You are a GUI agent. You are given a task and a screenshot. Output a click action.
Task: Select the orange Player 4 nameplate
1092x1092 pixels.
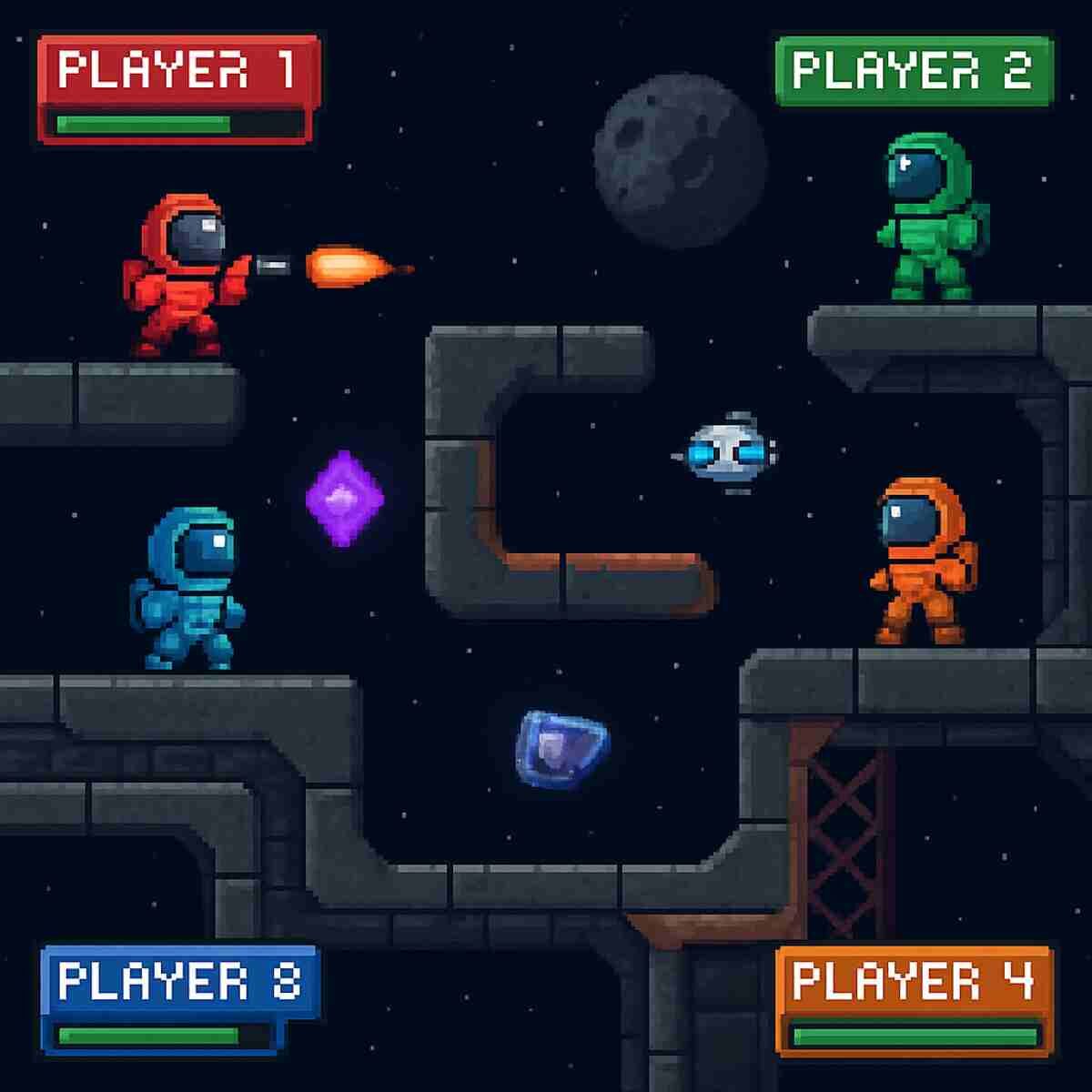tap(914, 982)
